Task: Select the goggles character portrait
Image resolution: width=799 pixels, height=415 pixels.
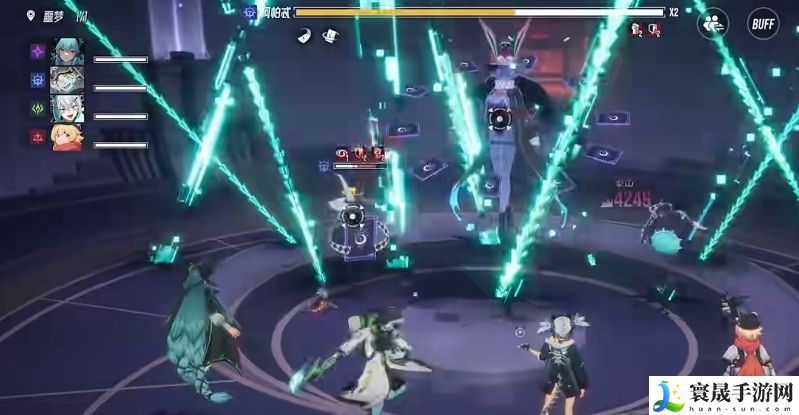Action: tap(66, 80)
